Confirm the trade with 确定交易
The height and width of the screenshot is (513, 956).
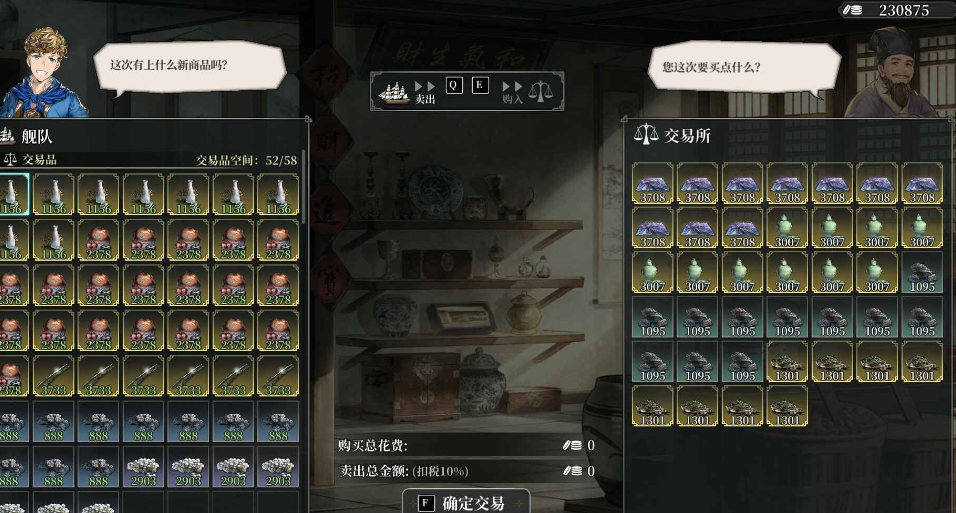click(x=465, y=502)
